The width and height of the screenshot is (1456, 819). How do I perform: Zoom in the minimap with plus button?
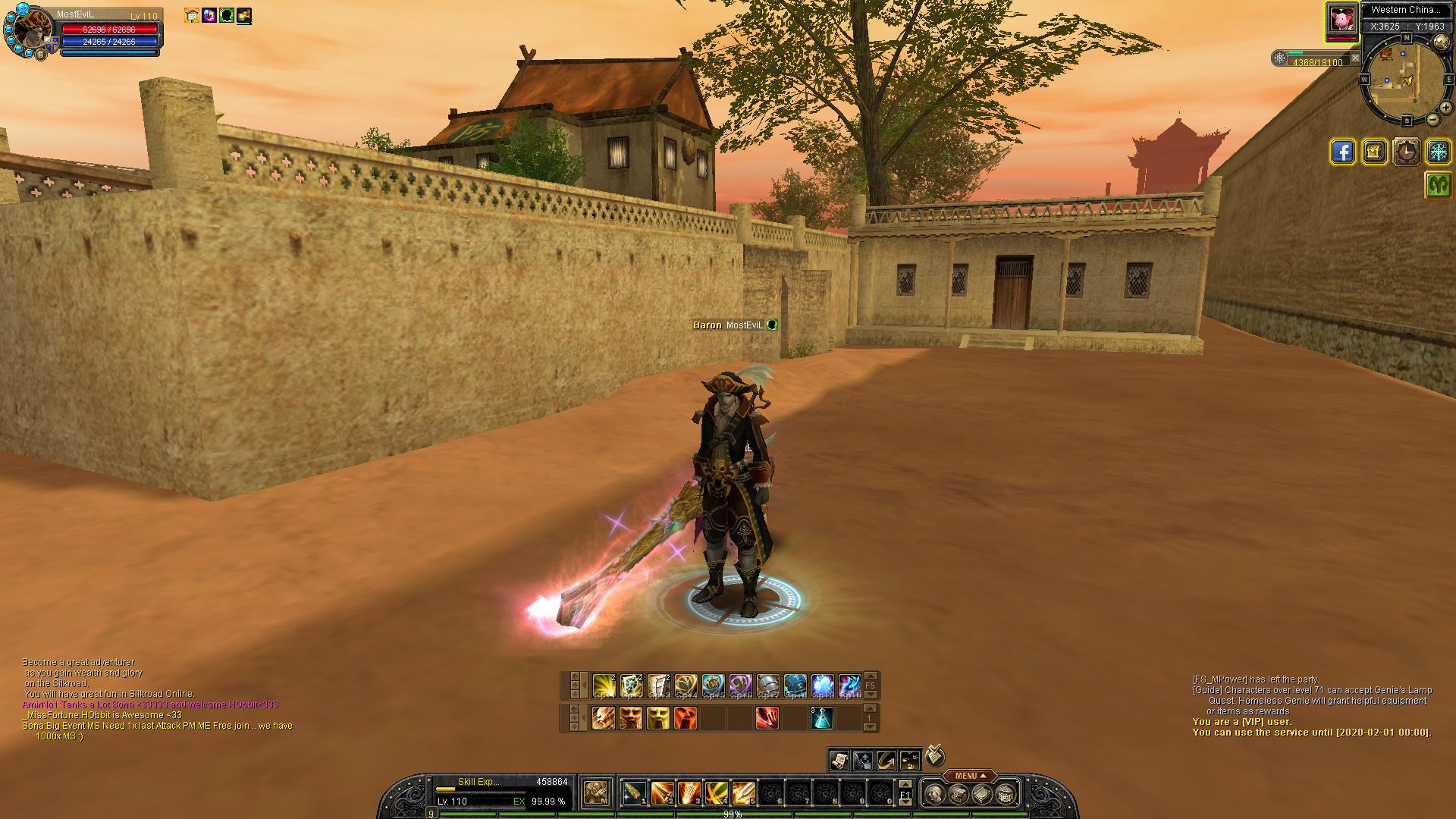pyautogui.click(x=1445, y=108)
